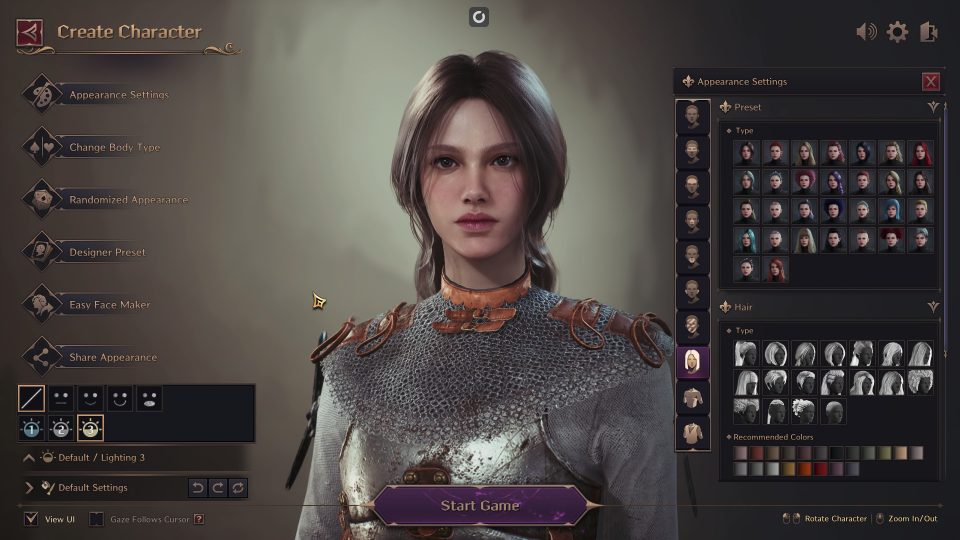Select lighting preset number 2
Viewport: 960px width, 540px height.
click(61, 429)
